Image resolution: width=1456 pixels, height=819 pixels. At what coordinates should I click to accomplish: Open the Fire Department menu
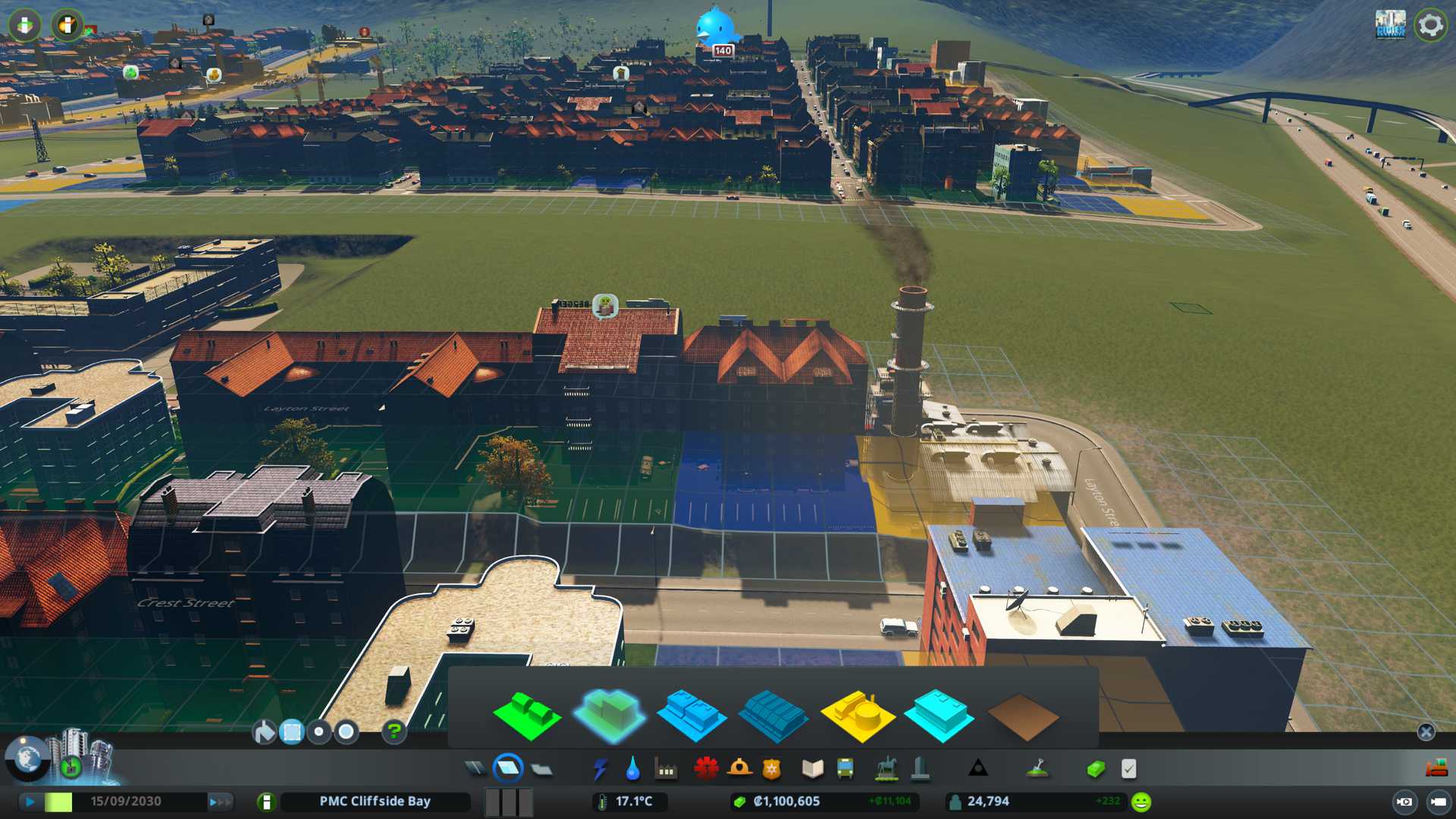[739, 769]
